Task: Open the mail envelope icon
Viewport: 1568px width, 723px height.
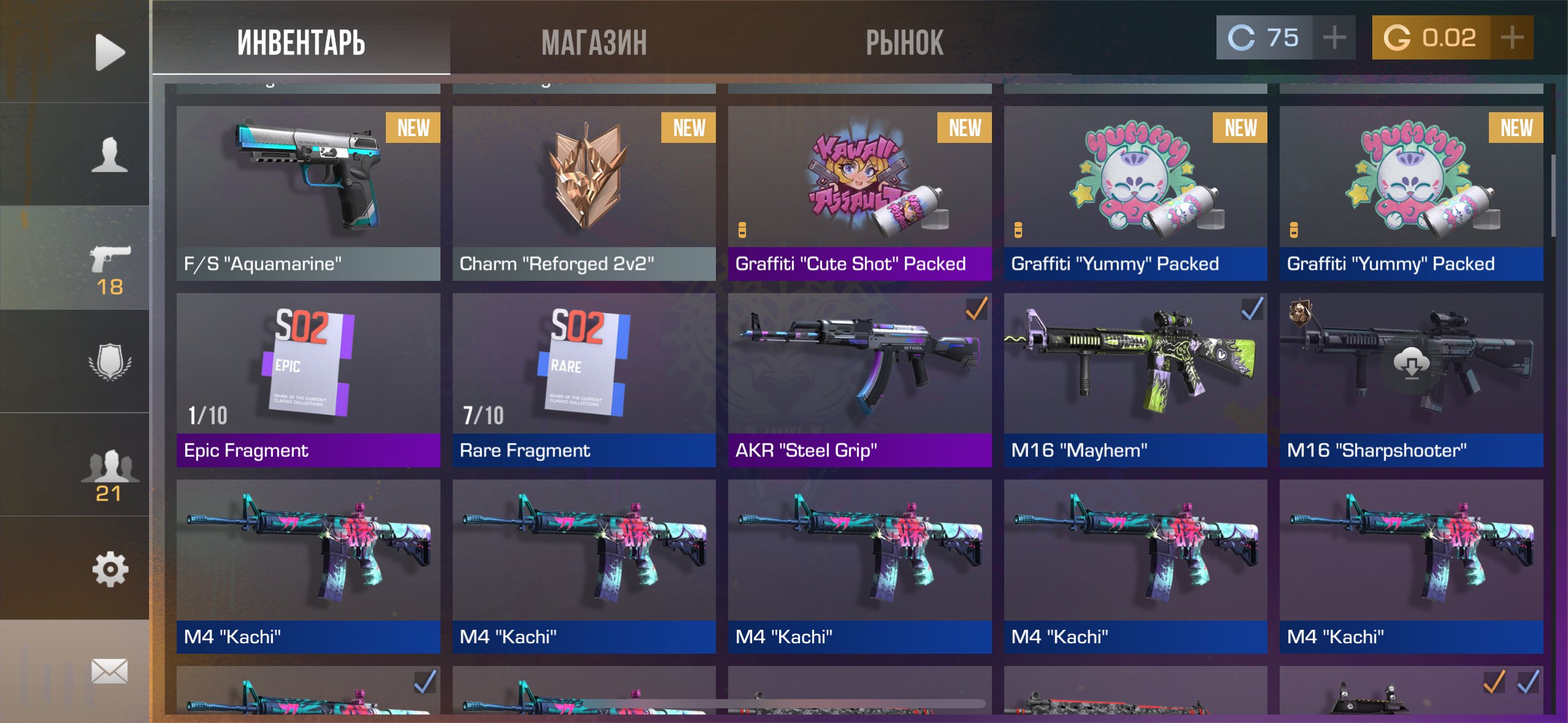Action: point(110,671)
